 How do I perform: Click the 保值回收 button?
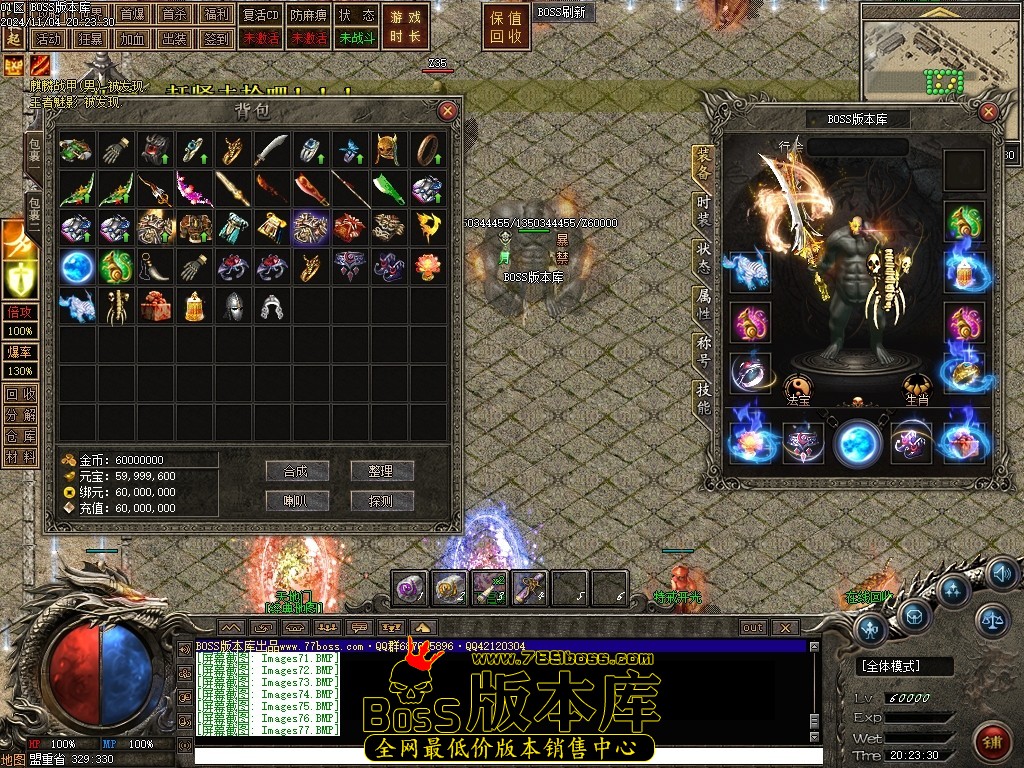click(507, 27)
